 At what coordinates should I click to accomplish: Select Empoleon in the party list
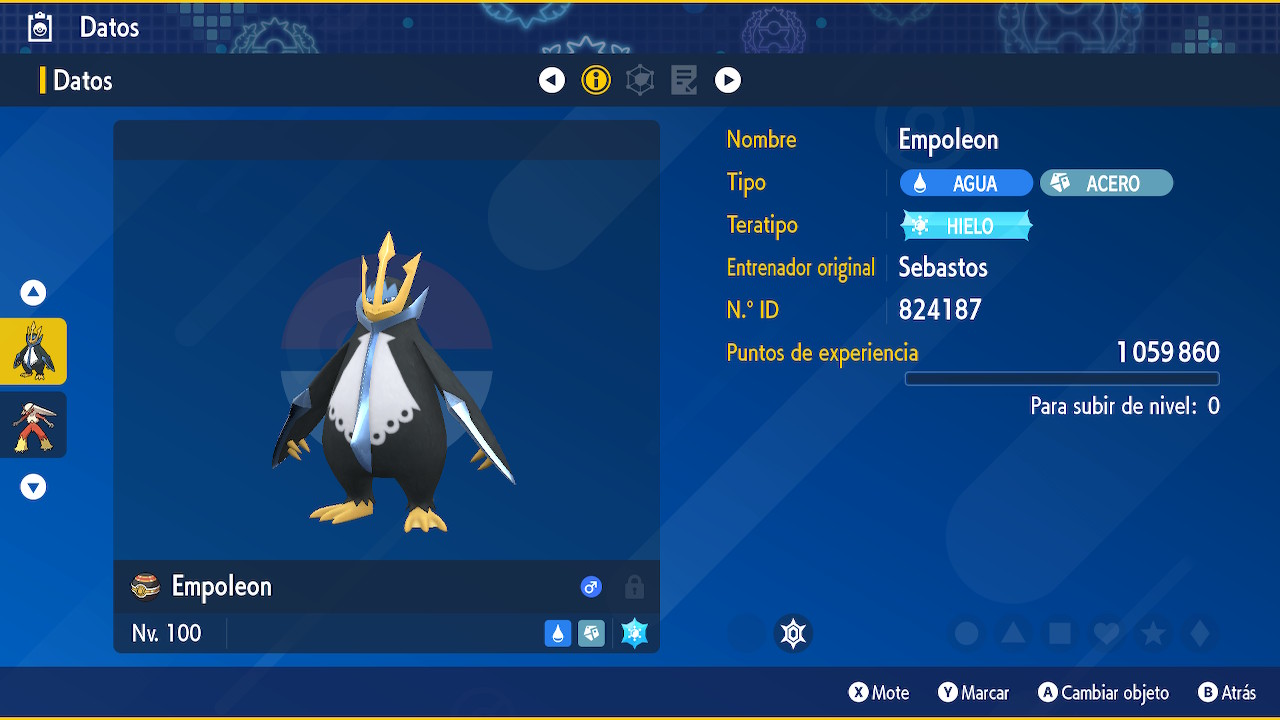pyautogui.click(x=34, y=351)
